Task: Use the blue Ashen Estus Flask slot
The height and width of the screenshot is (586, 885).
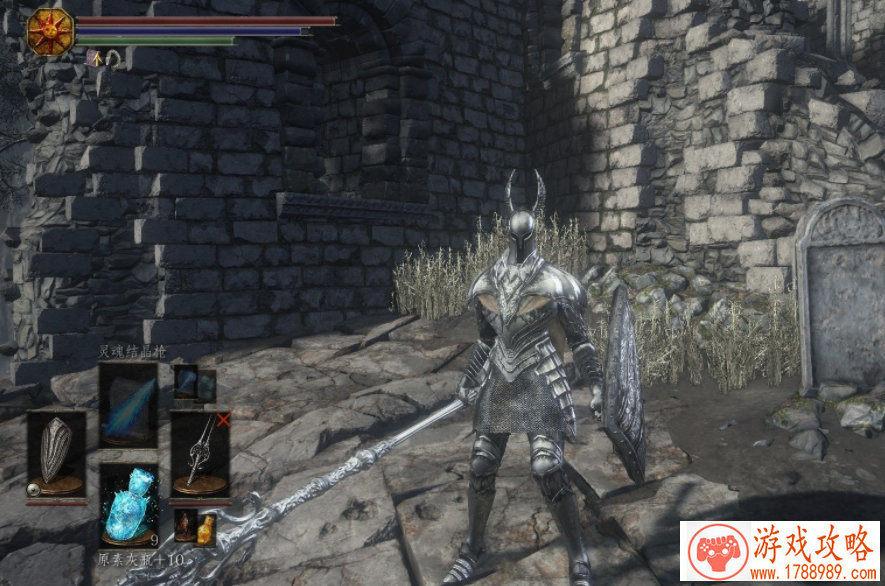Action: coord(128,506)
